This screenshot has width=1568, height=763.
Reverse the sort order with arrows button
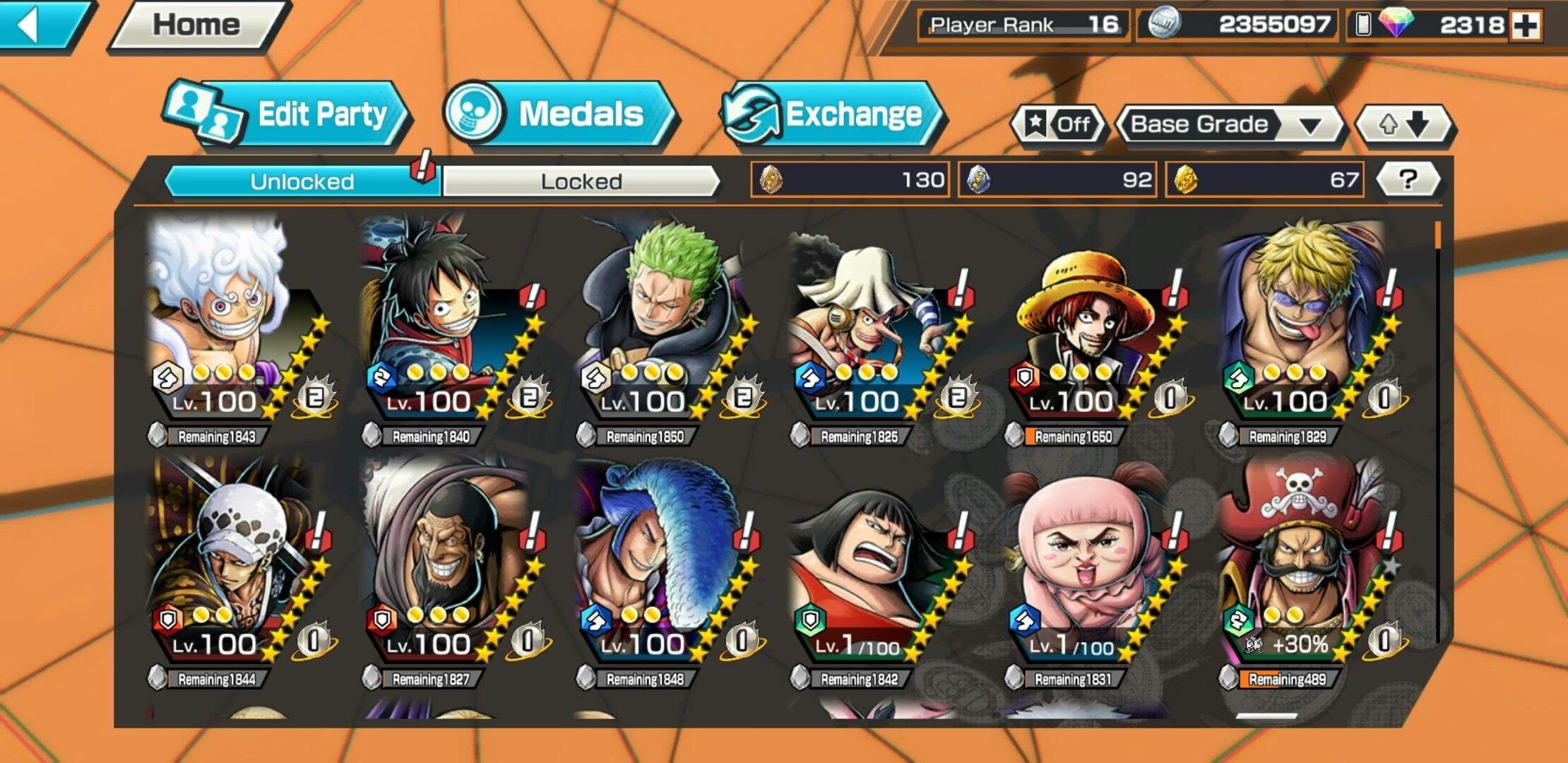click(1403, 124)
